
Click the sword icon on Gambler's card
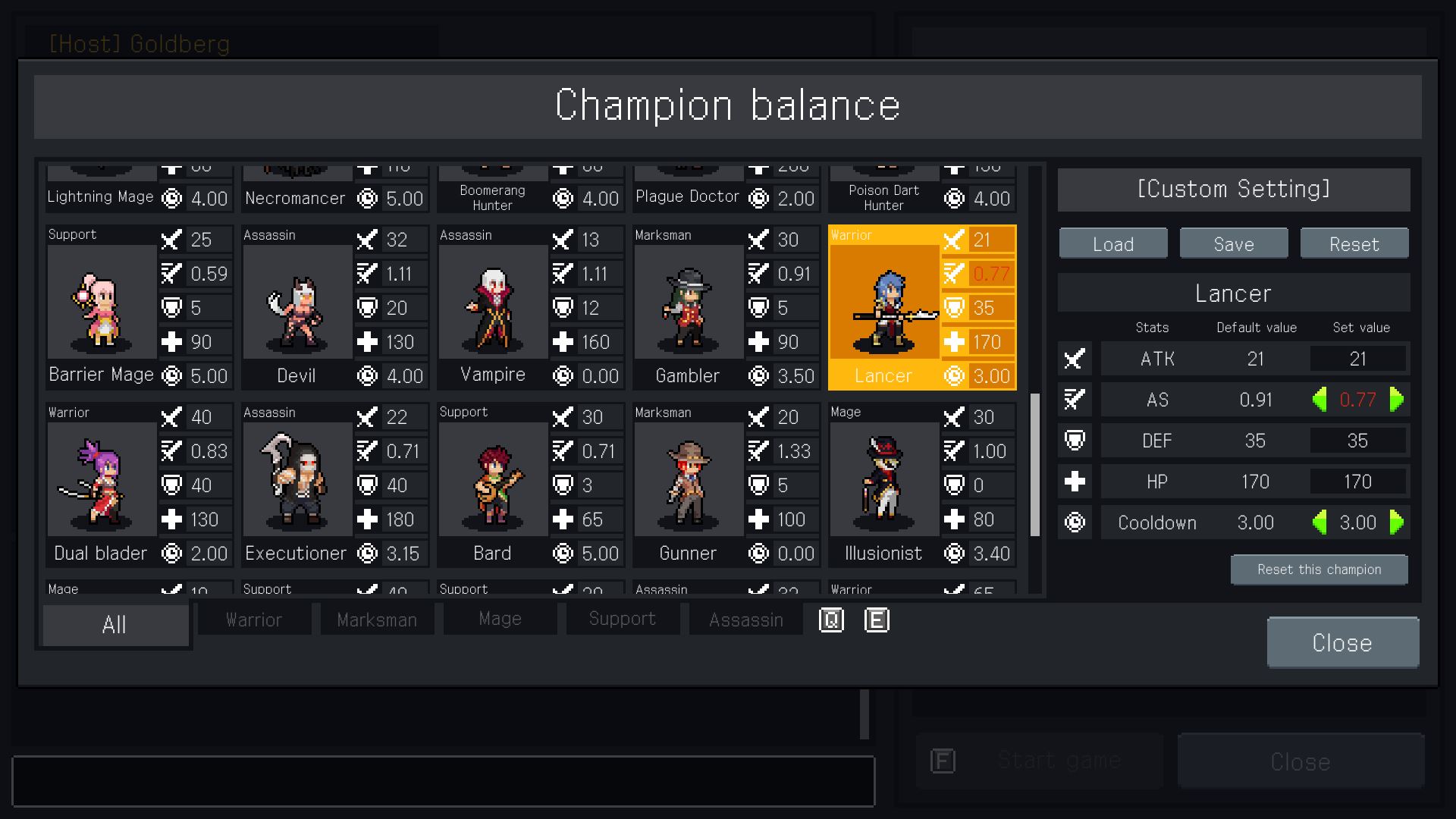coord(758,240)
